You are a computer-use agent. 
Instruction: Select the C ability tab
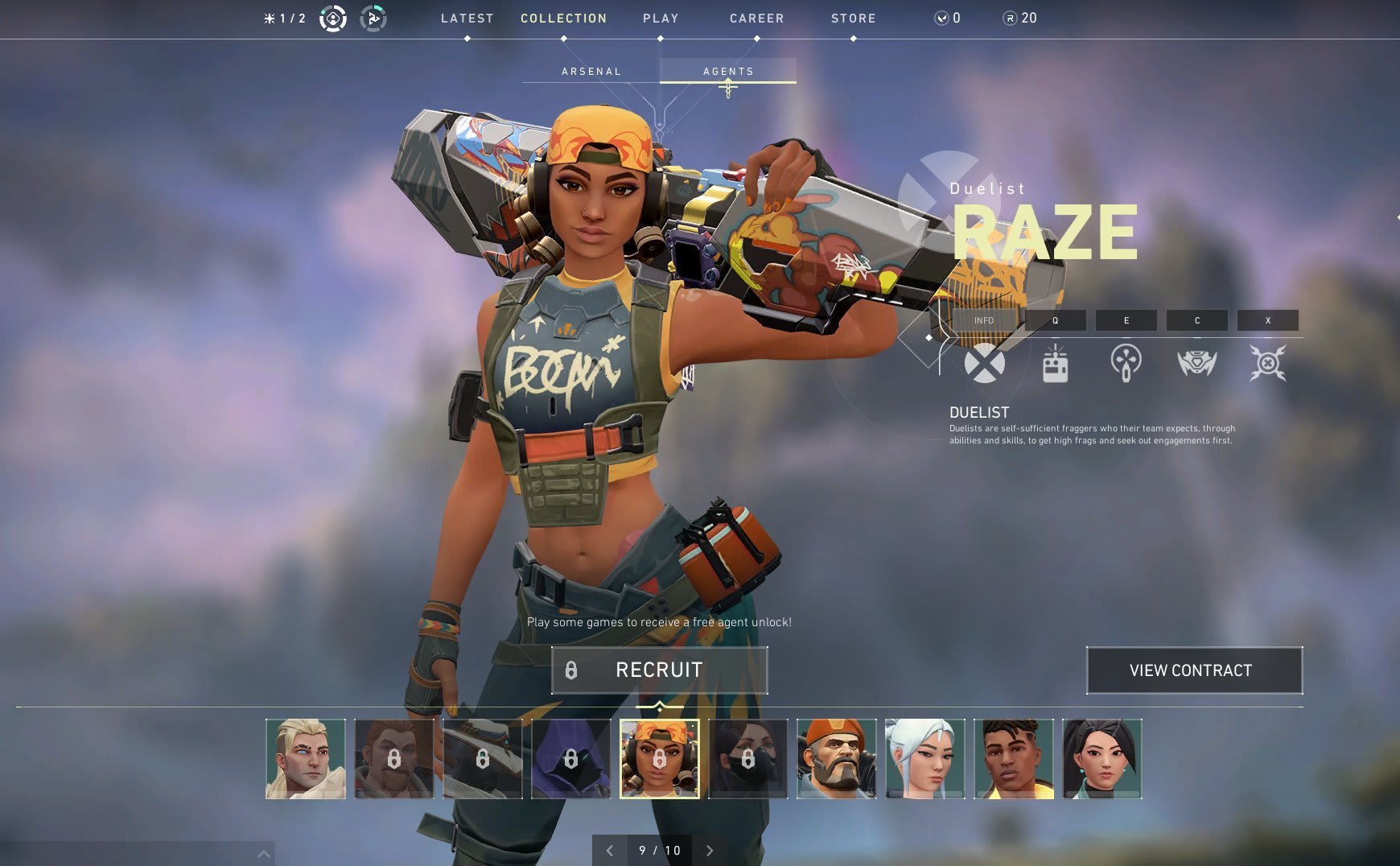tap(1196, 320)
